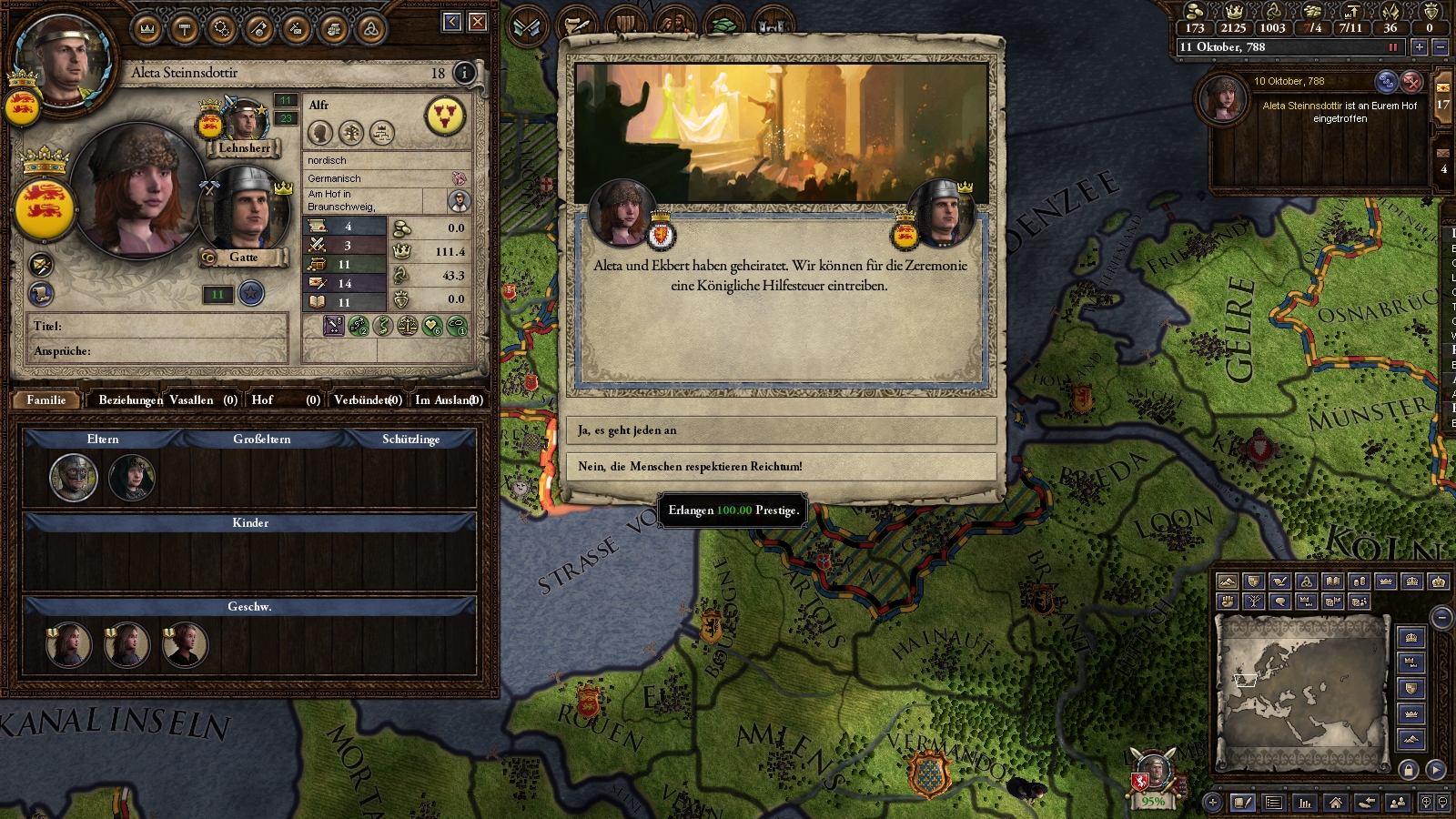
Task: Increase game speed with plus button
Action: tap(1419, 47)
